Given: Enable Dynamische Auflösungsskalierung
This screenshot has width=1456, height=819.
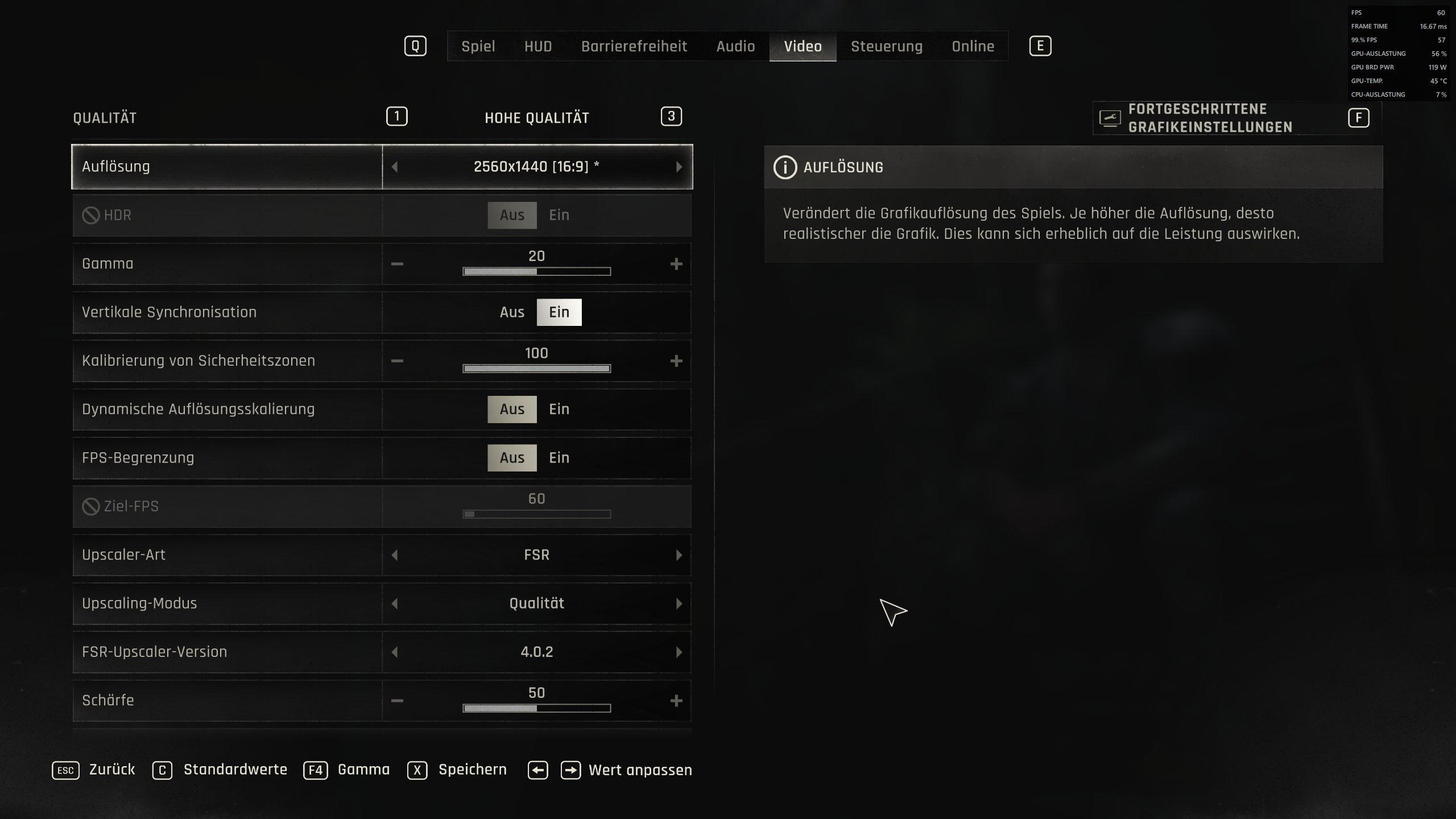Looking at the screenshot, I should [559, 409].
